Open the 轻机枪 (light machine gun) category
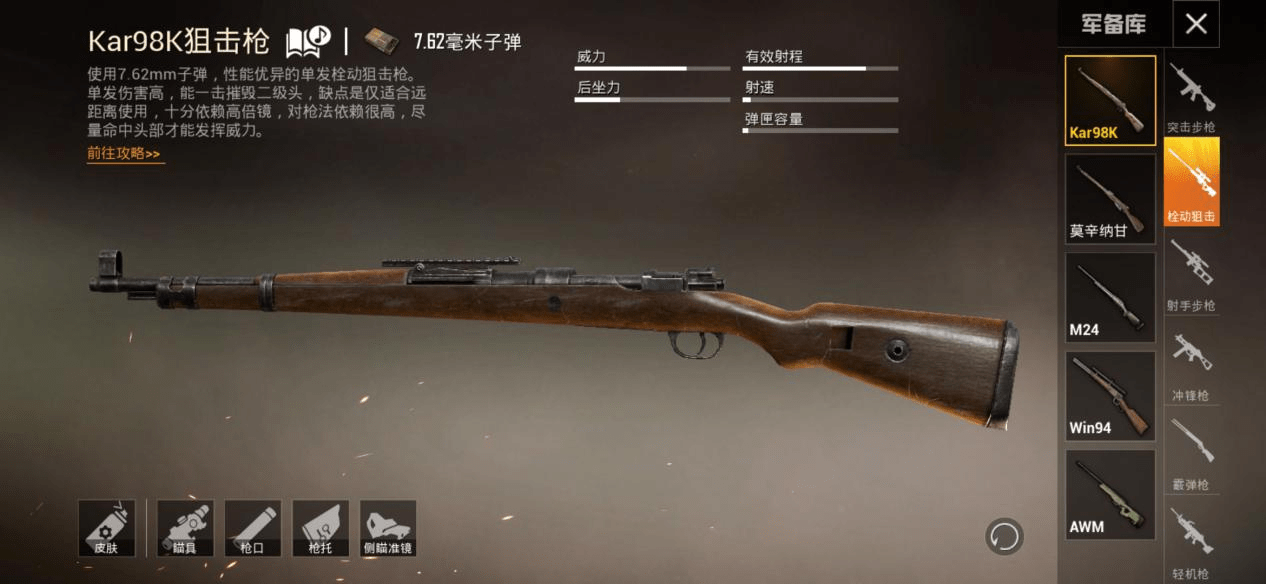 pos(1192,540)
